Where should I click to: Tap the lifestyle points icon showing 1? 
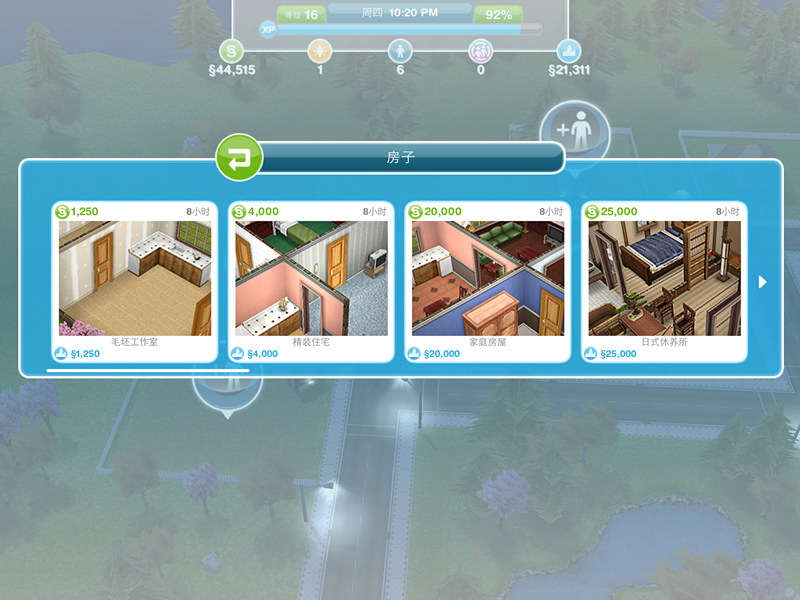(x=319, y=51)
